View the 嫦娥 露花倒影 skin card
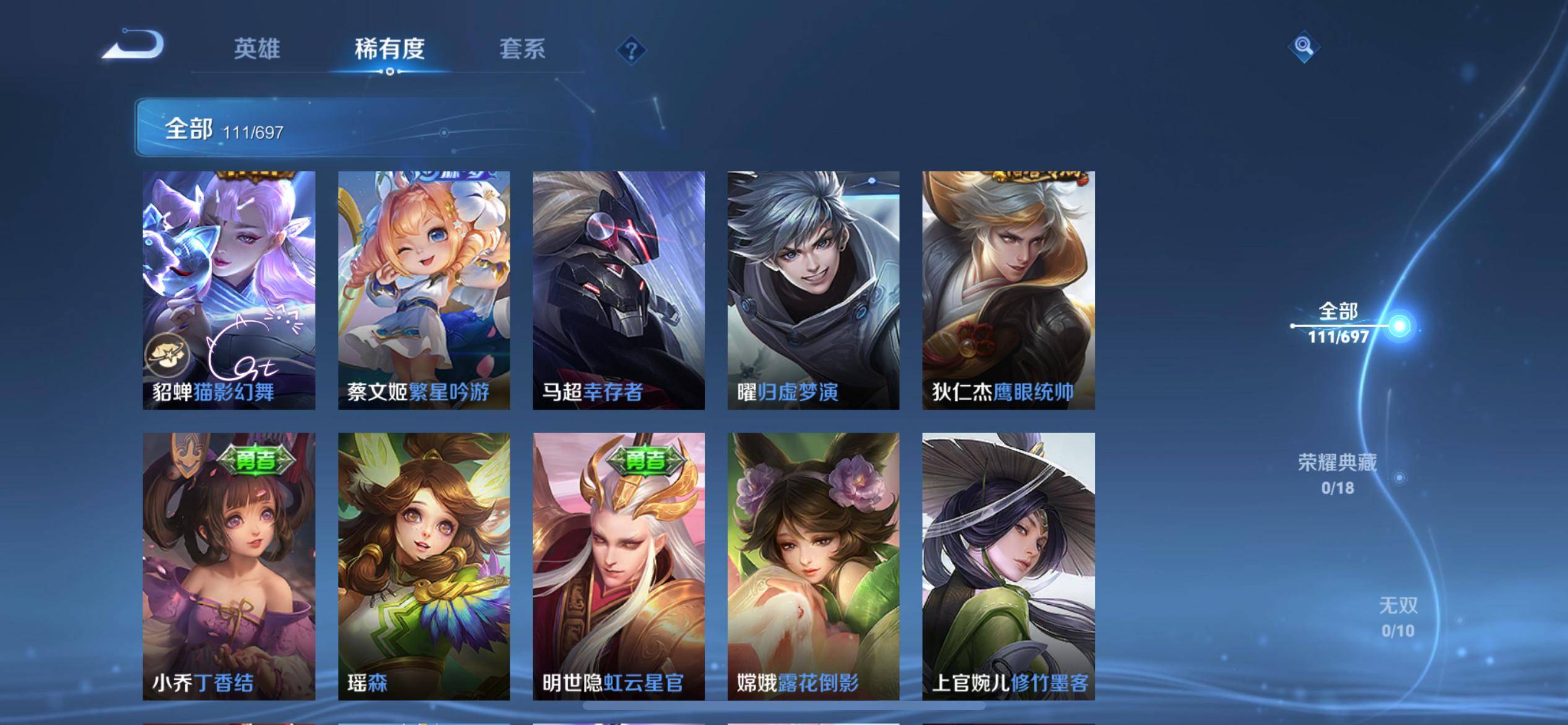1568x725 pixels. click(813, 566)
